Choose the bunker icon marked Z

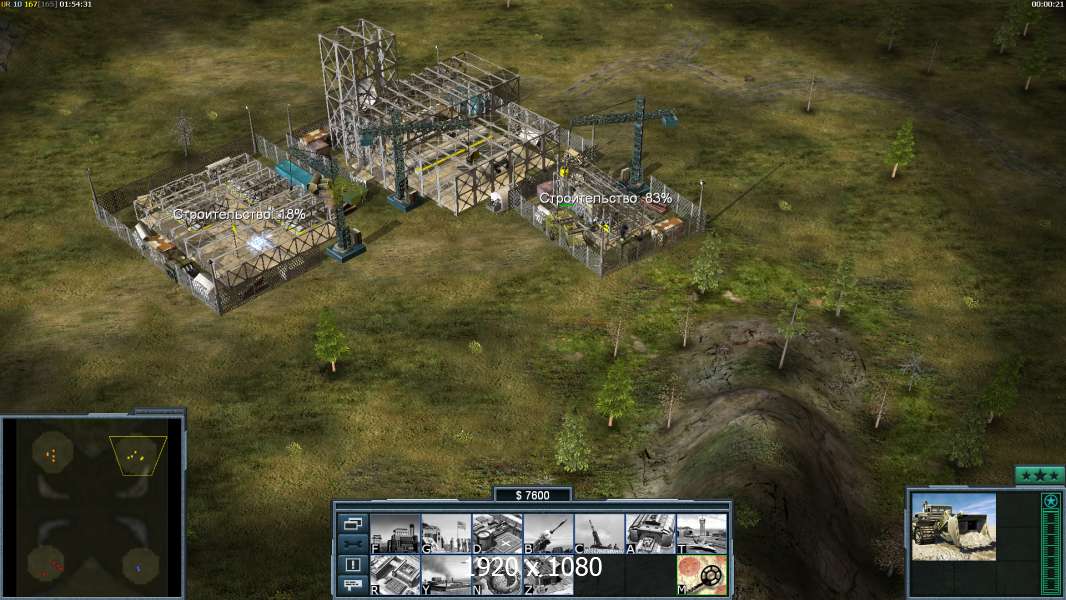548,575
